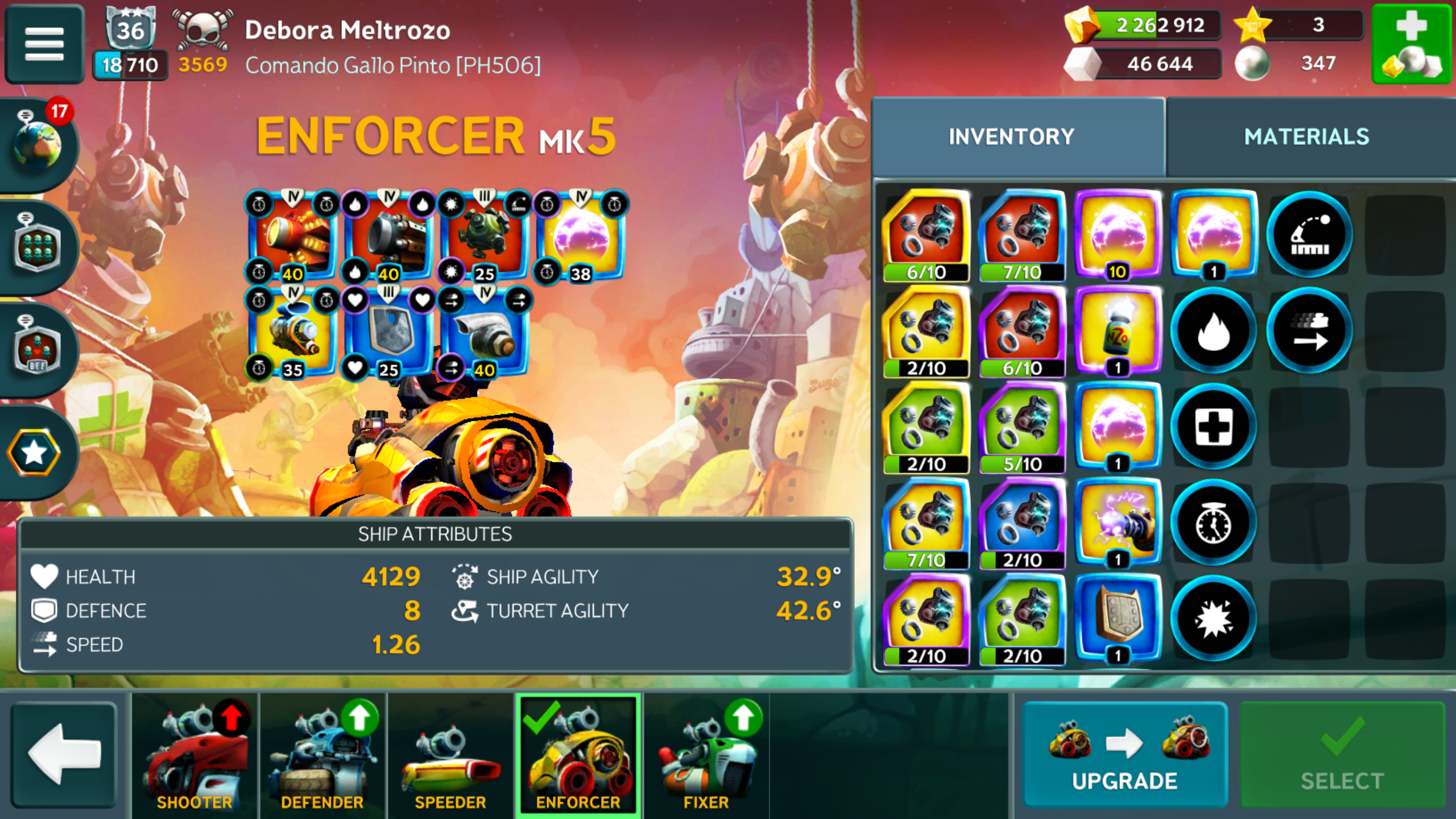1456x819 pixels.
Task: Buy more currency with green plus button
Action: [x=1411, y=44]
